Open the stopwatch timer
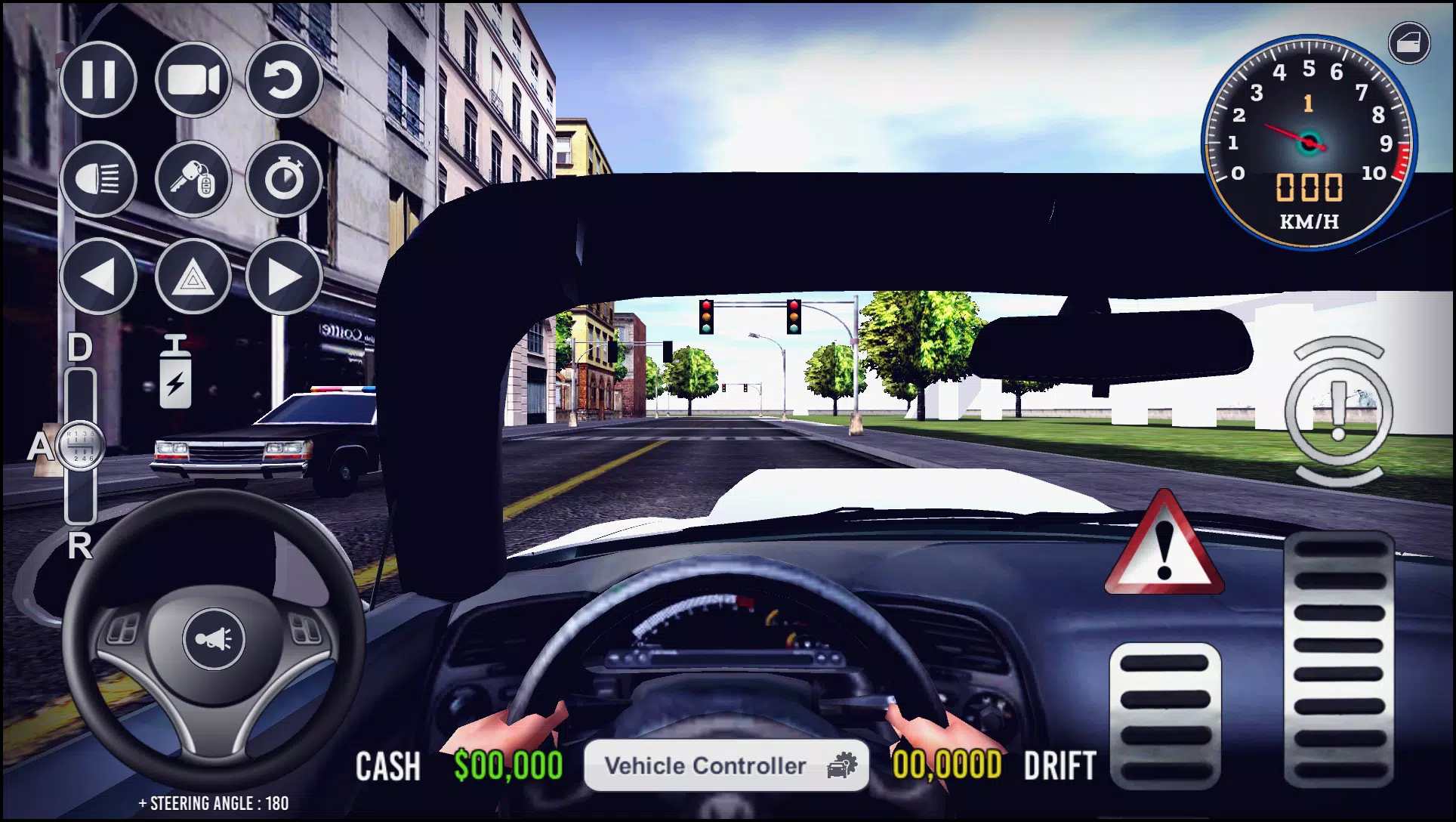Image resolution: width=1456 pixels, height=822 pixels. pyautogui.click(x=283, y=180)
